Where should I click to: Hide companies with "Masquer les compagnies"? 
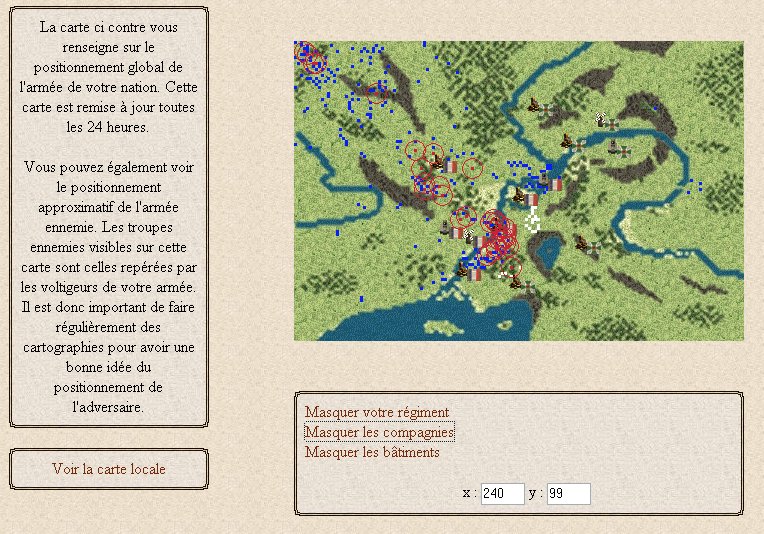[x=379, y=432]
